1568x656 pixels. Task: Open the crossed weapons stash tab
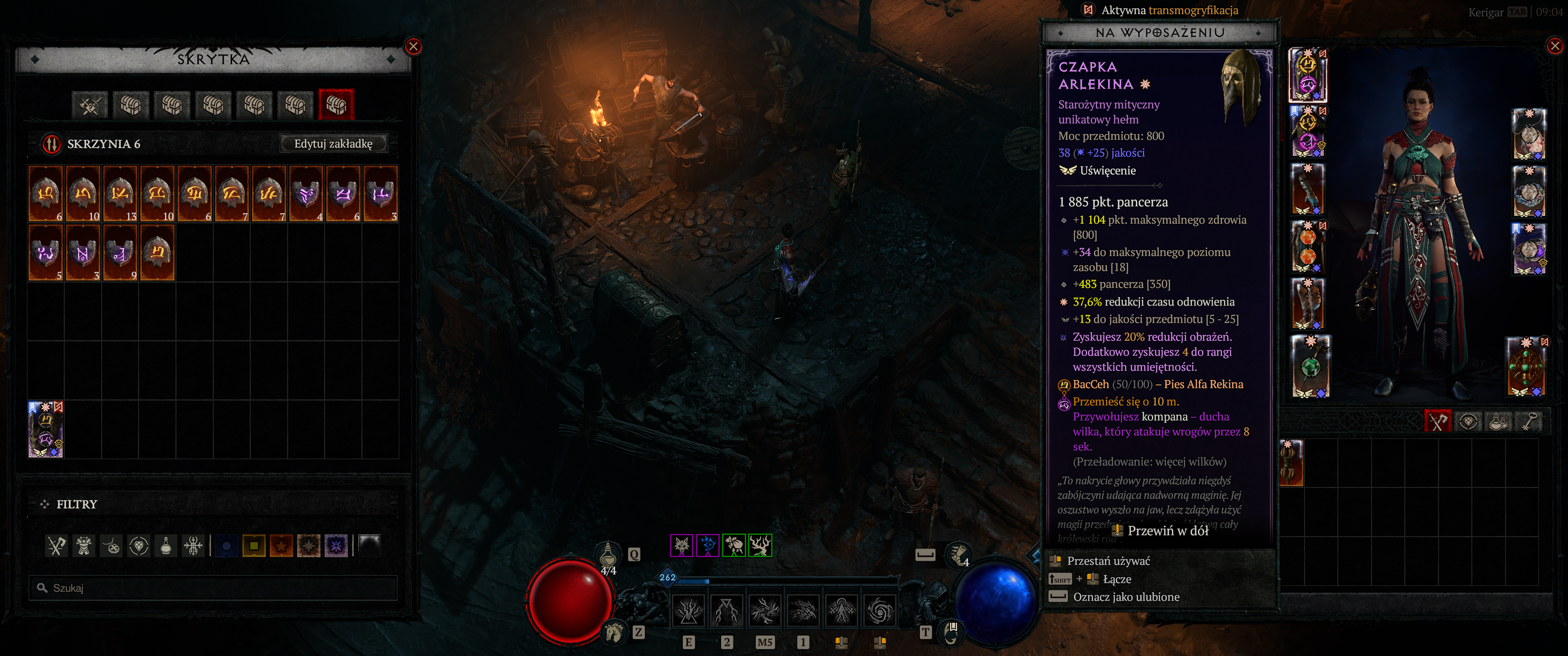coord(90,105)
